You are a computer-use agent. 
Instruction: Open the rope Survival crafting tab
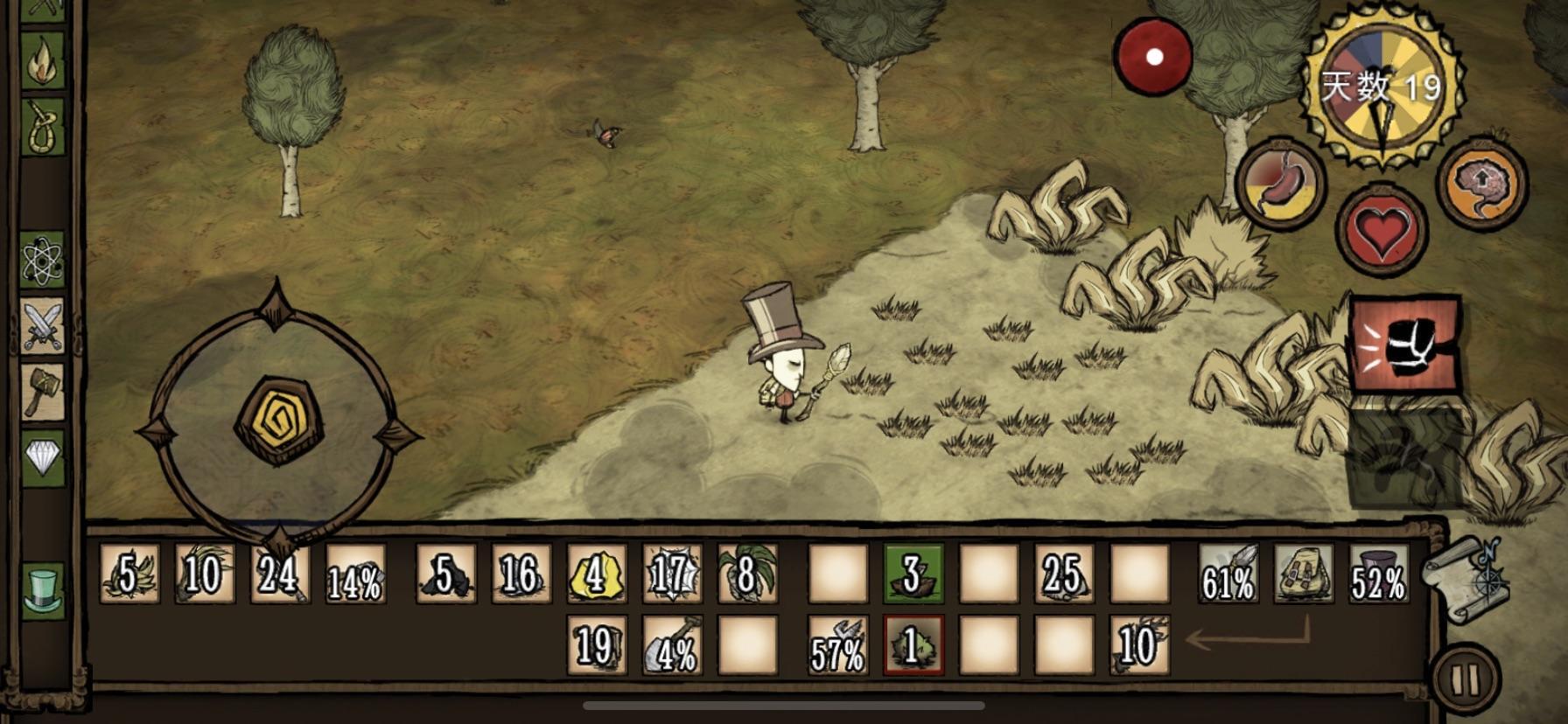pyautogui.click(x=43, y=128)
